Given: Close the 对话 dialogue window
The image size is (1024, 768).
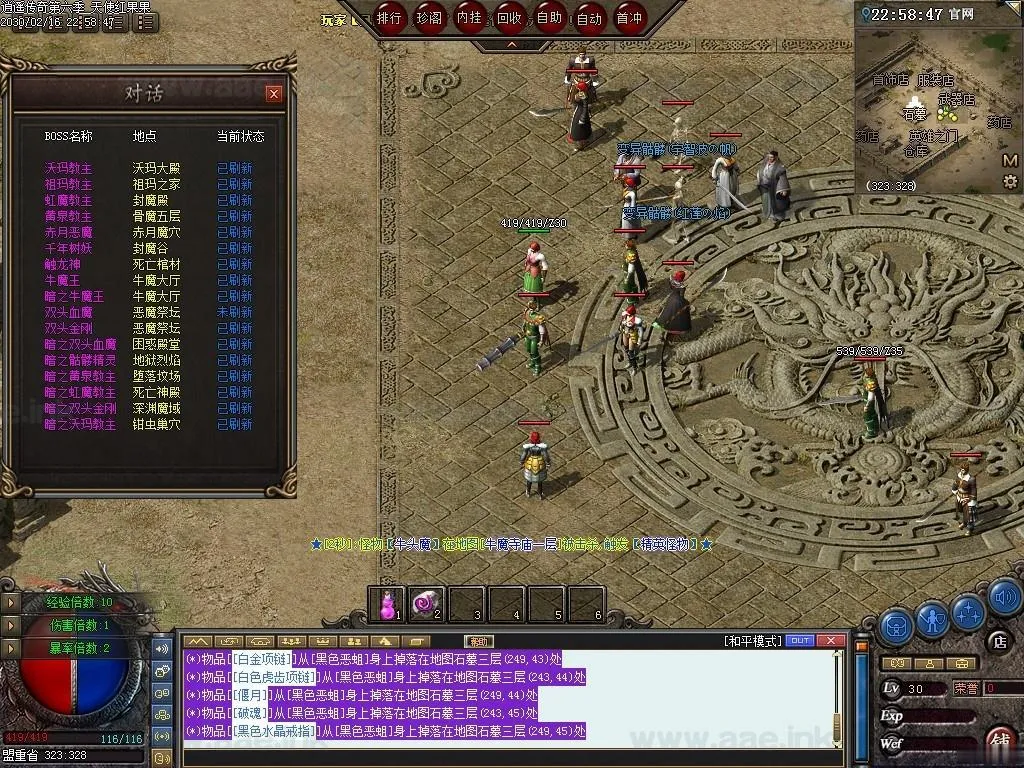Looking at the screenshot, I should [x=274, y=94].
